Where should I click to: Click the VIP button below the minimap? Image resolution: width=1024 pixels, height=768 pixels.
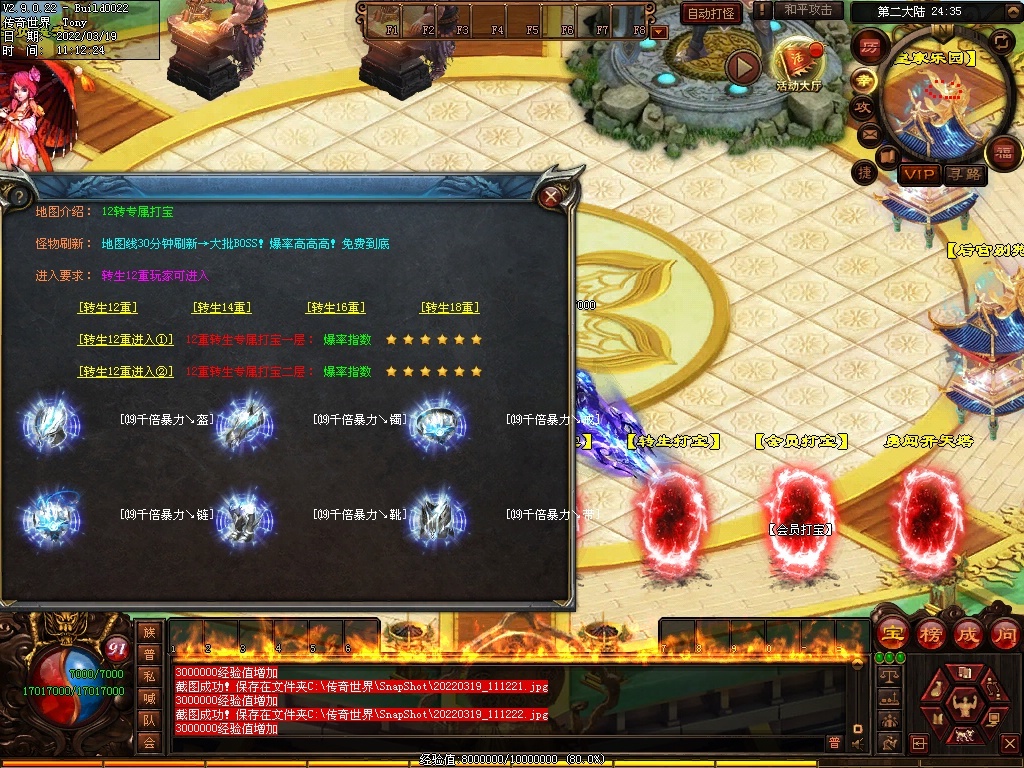(918, 174)
